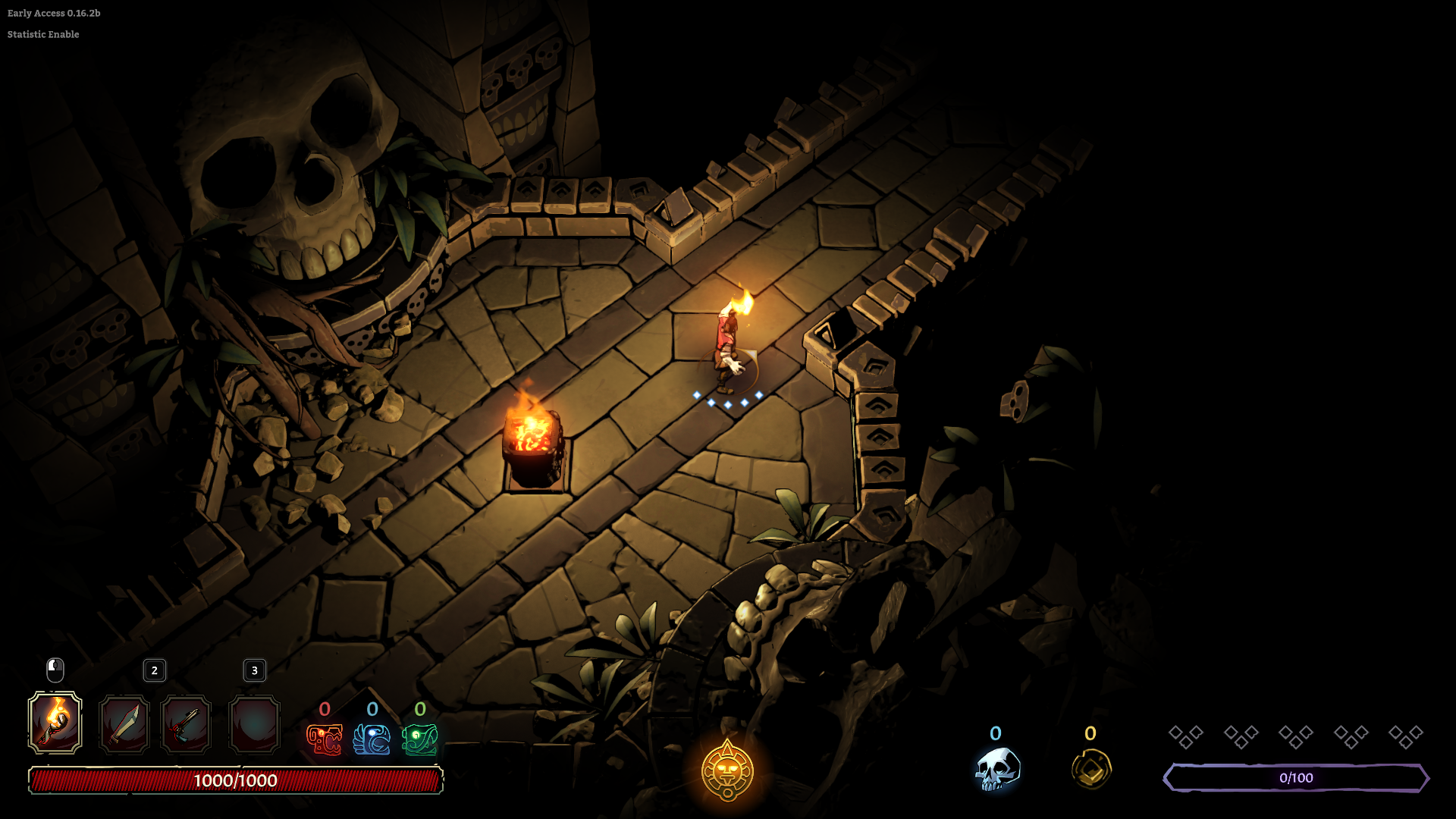
Task: Click the green glyph mask icon
Action: pyautogui.click(x=420, y=739)
